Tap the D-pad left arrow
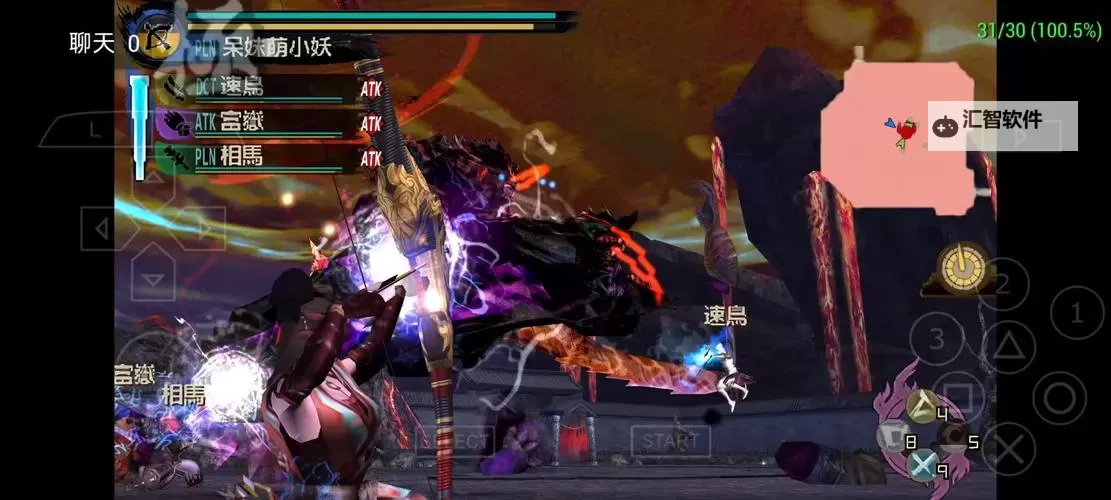1111x500 pixels. coord(102,231)
